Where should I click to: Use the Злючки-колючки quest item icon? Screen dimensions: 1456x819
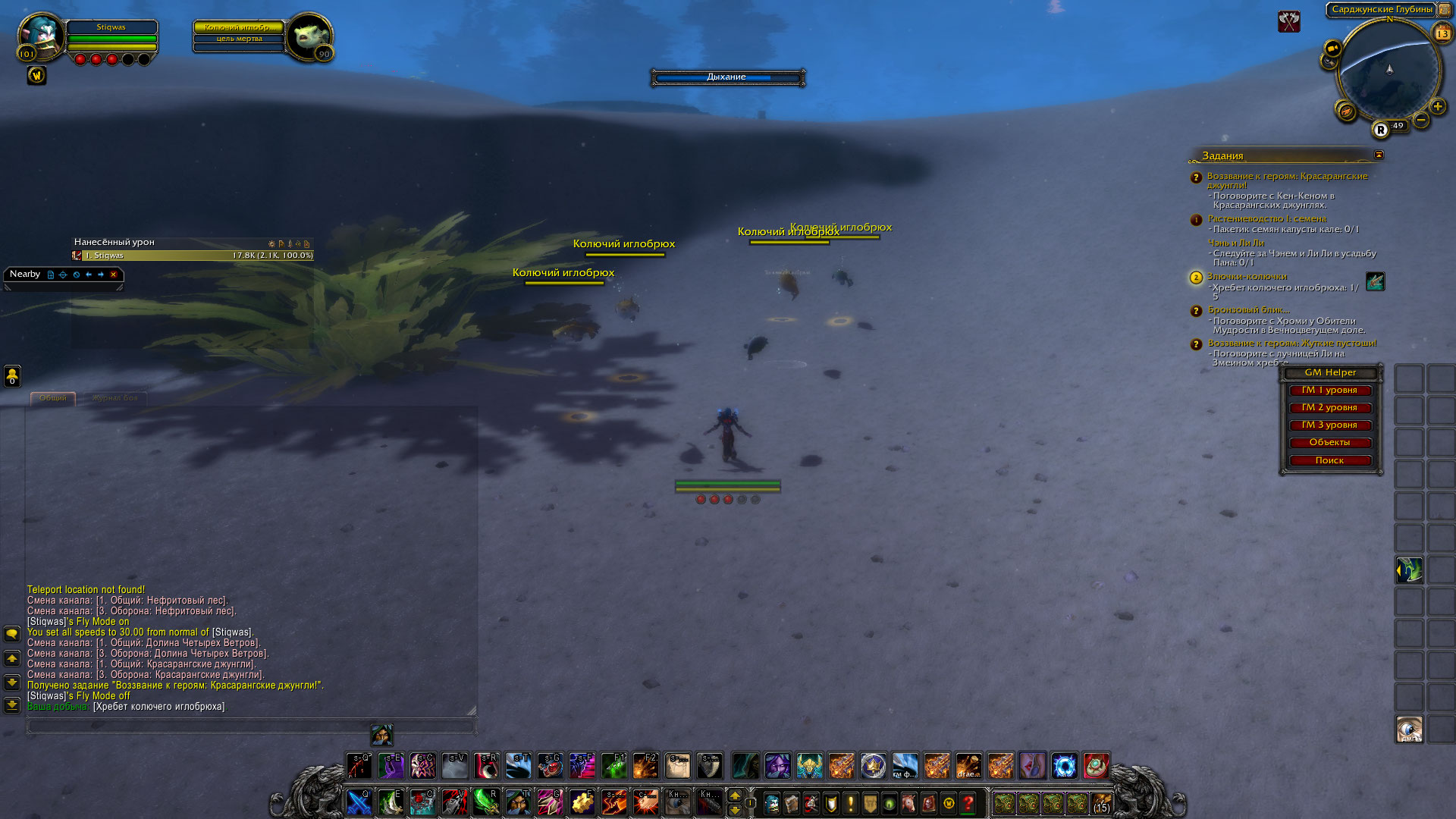coord(1375,281)
